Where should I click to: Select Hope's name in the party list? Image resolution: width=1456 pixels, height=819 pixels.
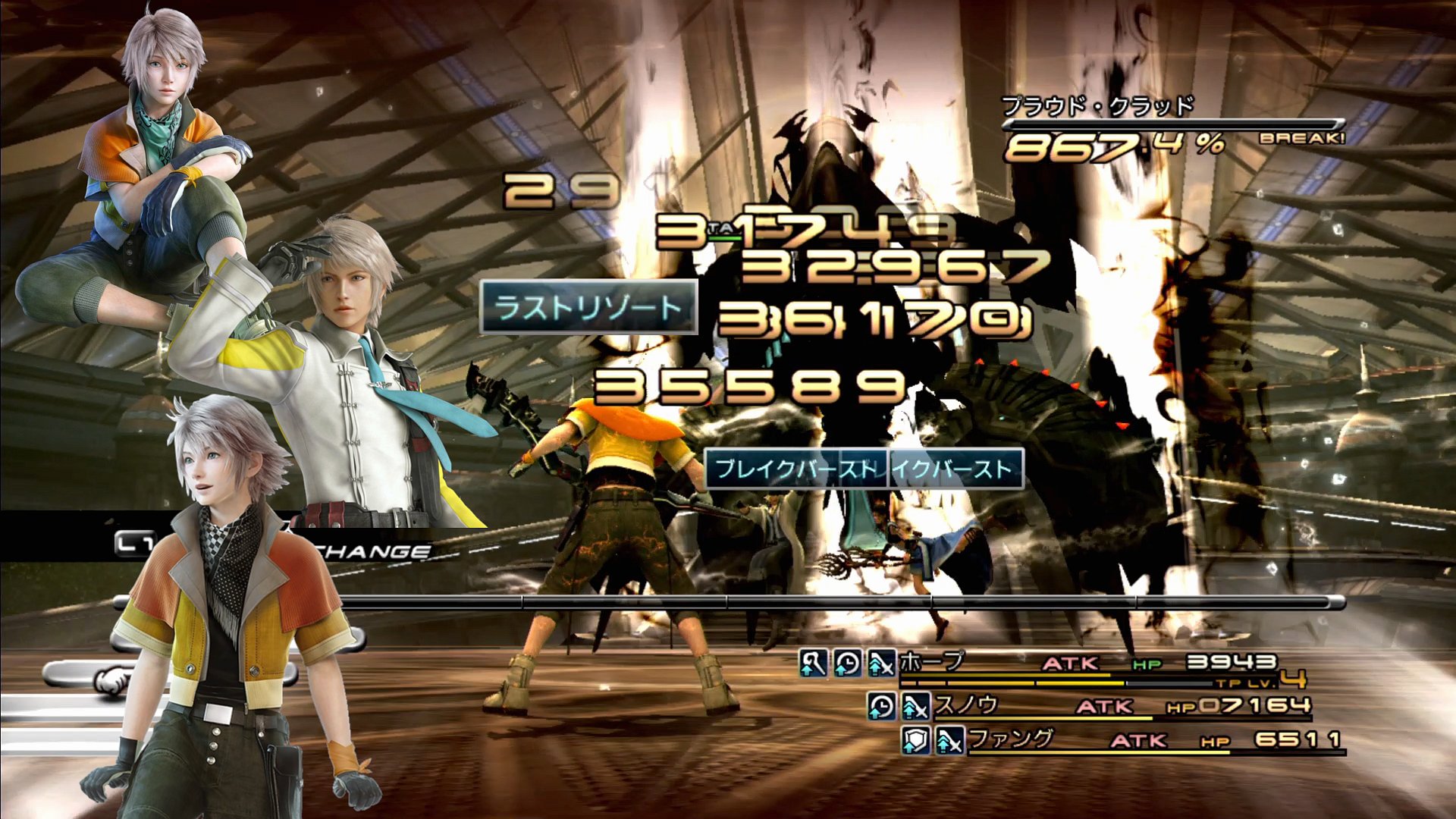point(931,662)
